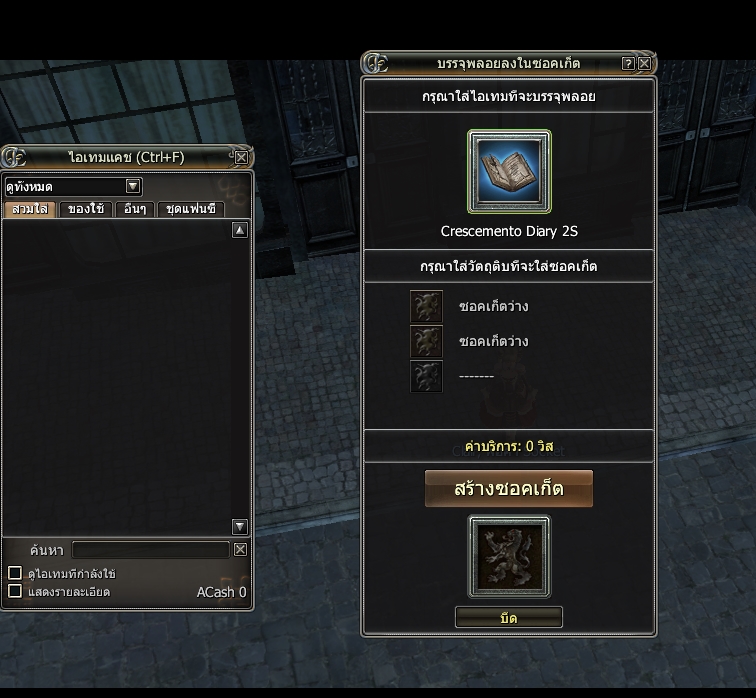756x698 pixels.
Task: Click the item list's scroll-down arrow
Action: [239, 527]
